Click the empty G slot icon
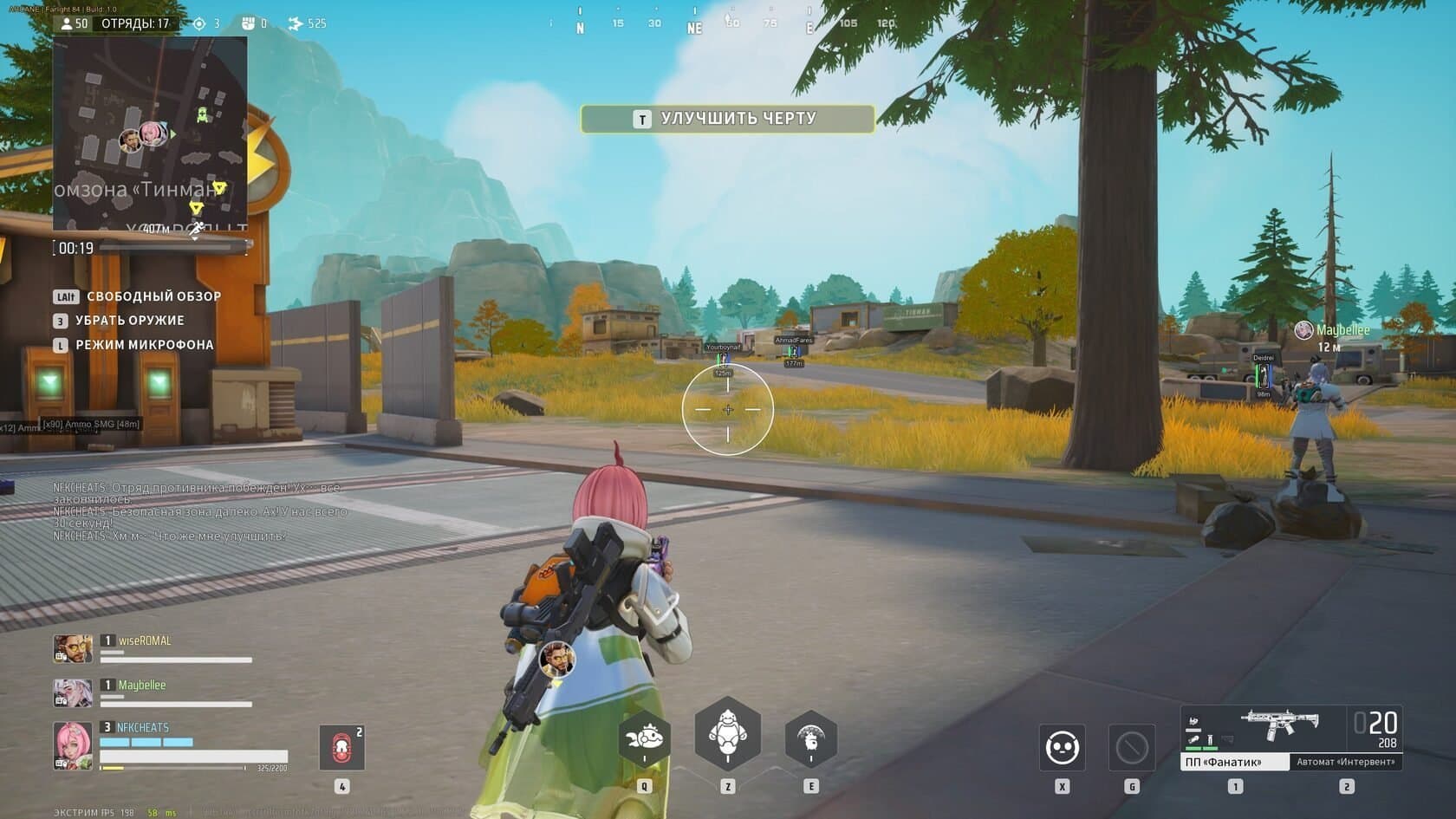This screenshot has height=819, width=1456. click(1132, 746)
